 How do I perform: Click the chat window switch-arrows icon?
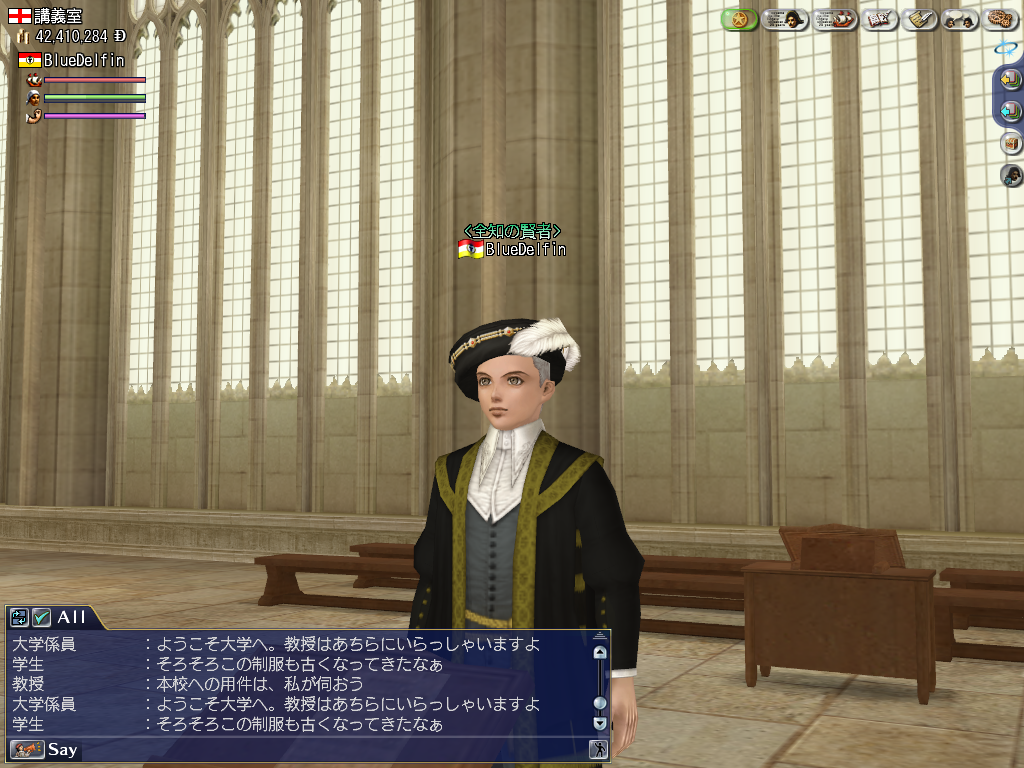[19, 617]
